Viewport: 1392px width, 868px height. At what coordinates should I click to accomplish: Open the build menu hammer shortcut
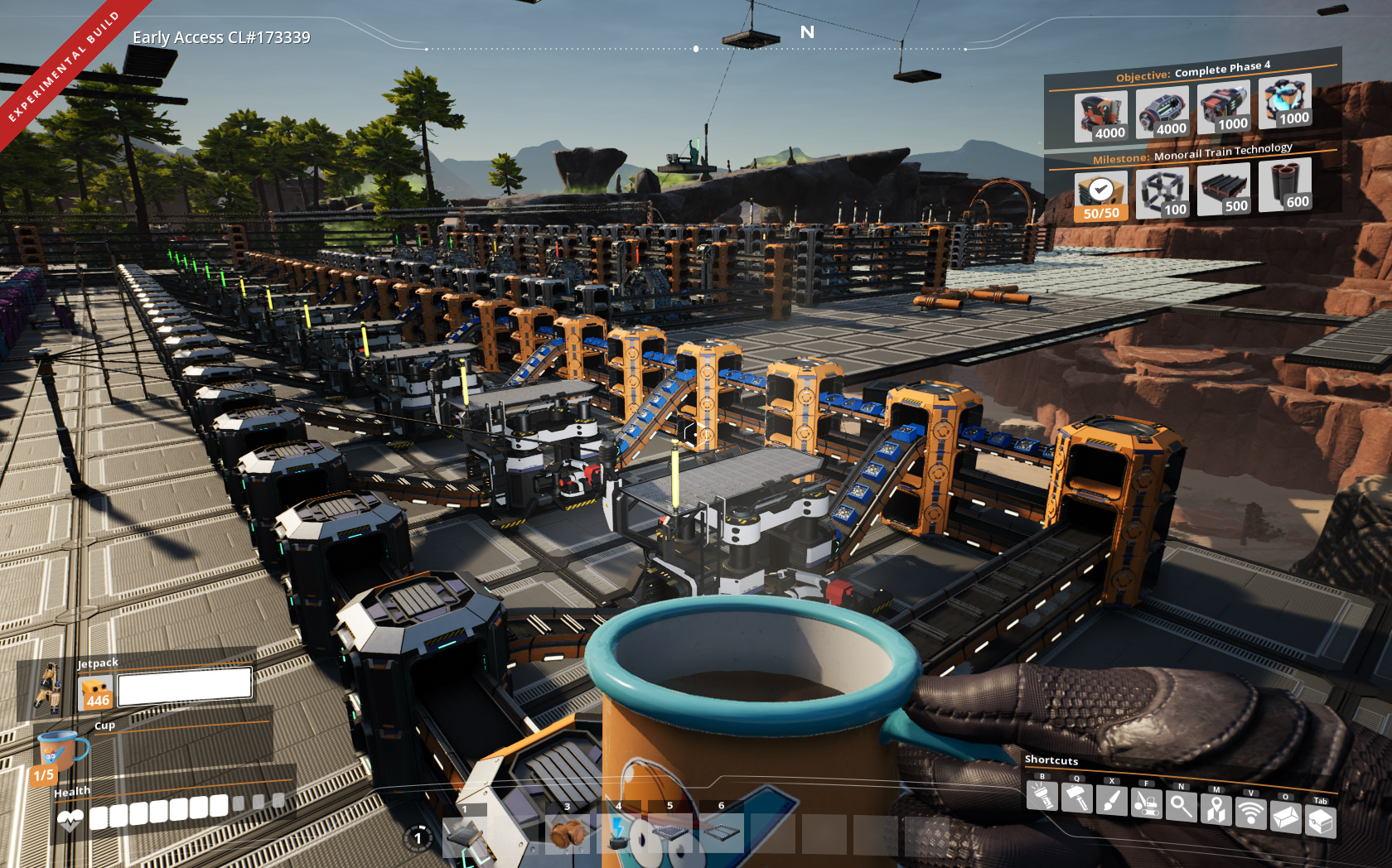point(1076,798)
